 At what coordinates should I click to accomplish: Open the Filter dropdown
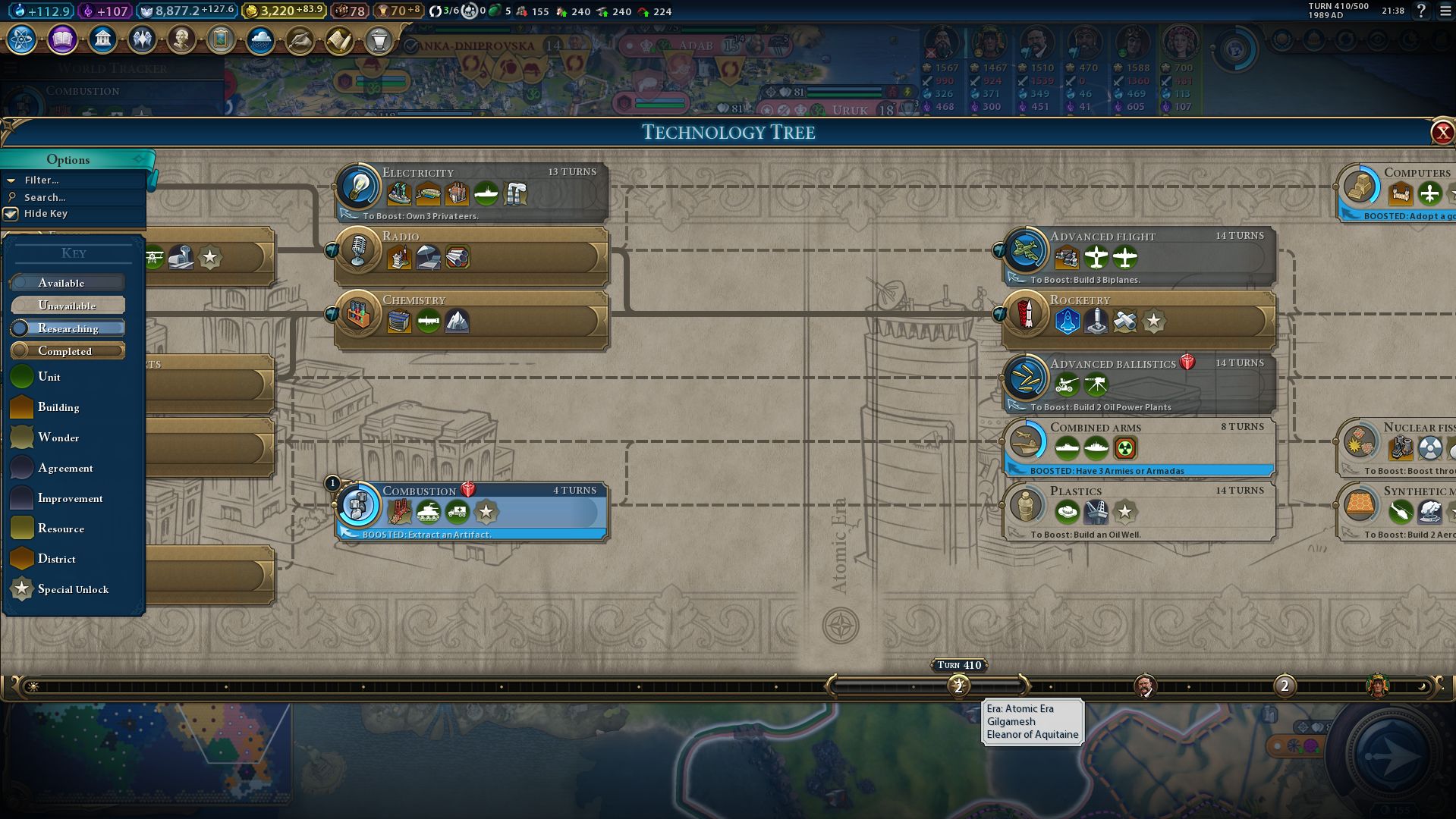click(x=42, y=180)
